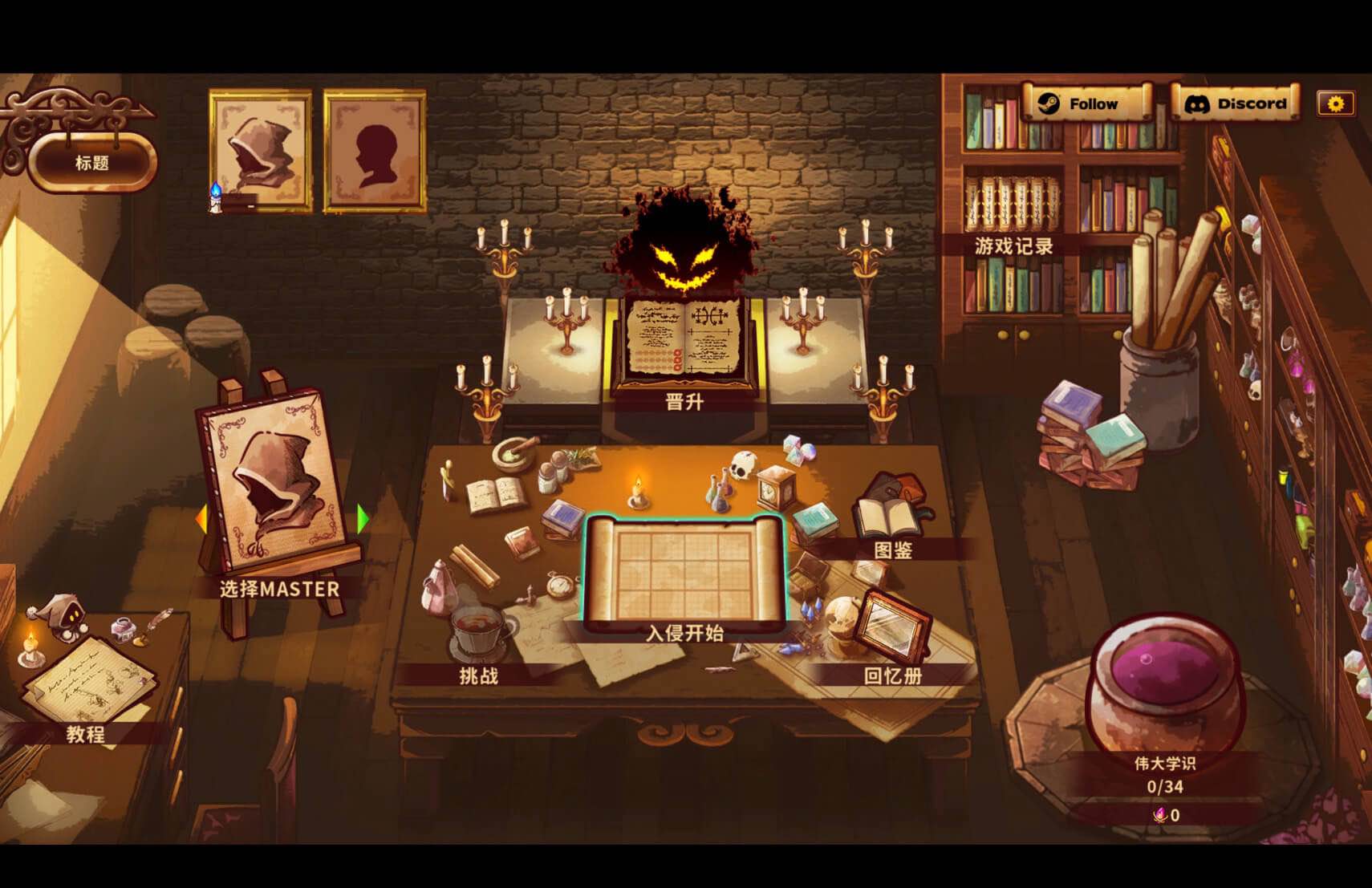1372x888 pixels.
Task: Open the 回忆册 memory album
Action: tap(892, 634)
